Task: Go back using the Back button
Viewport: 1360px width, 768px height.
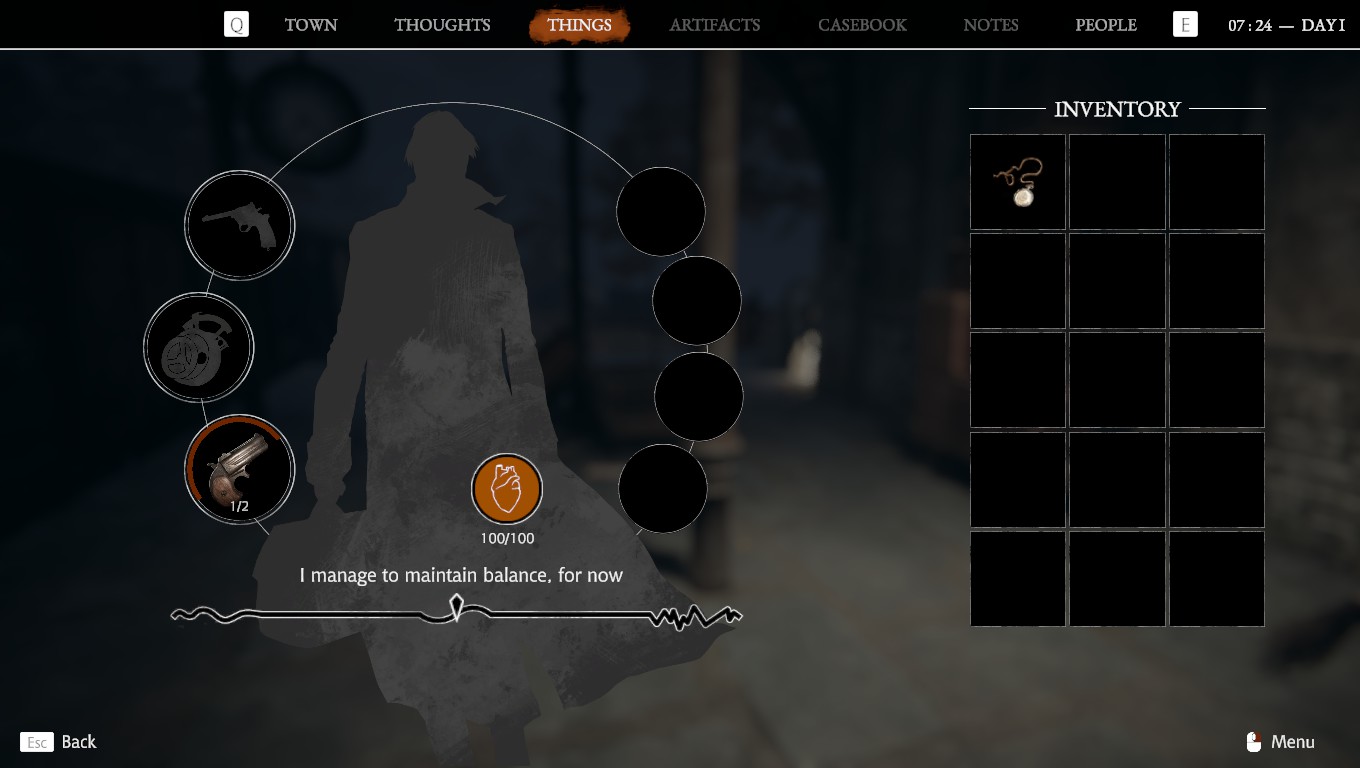Action: coord(59,742)
